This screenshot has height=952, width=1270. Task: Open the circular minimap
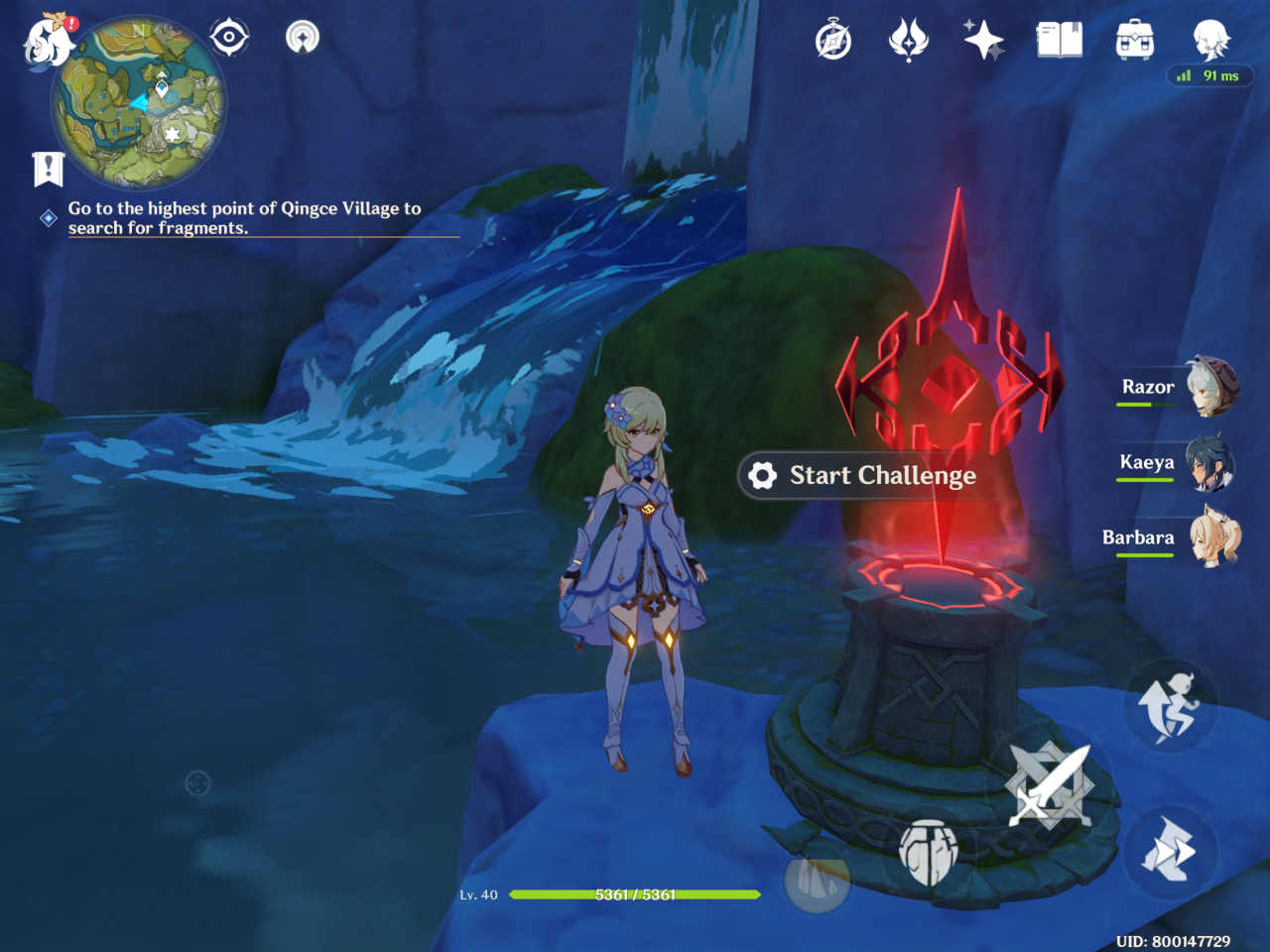(x=138, y=103)
